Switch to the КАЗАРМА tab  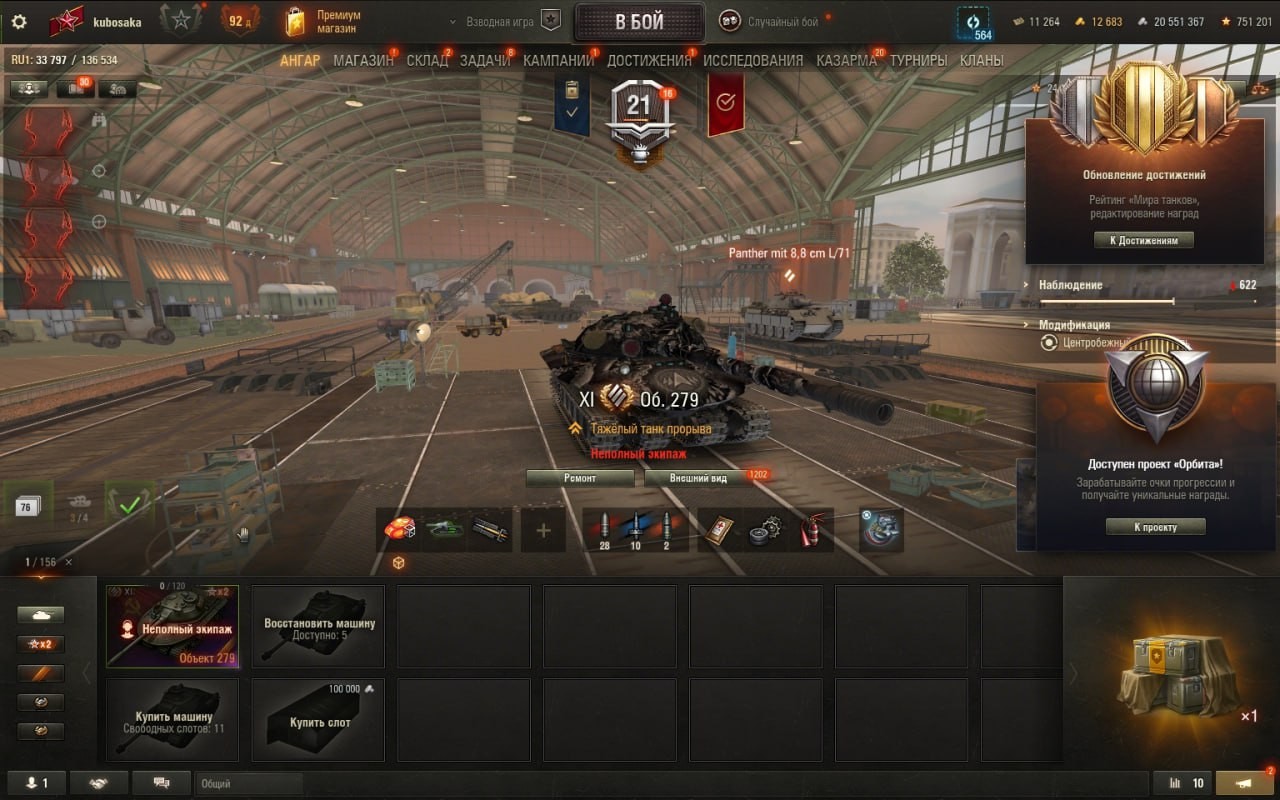846,60
